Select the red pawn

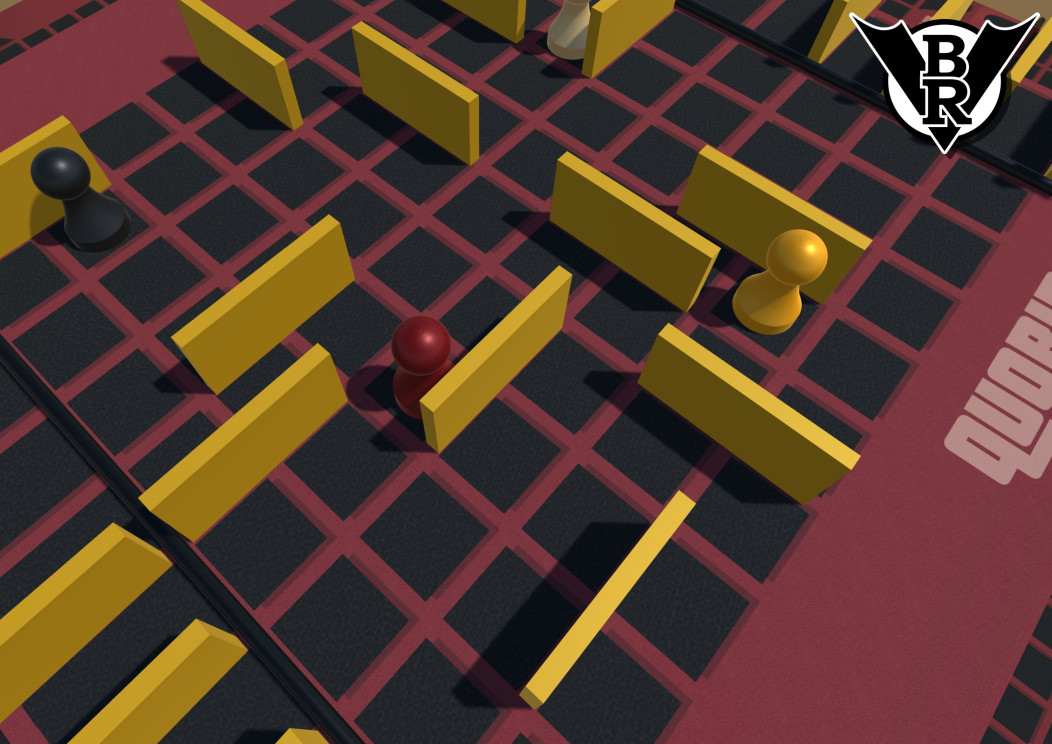coord(418,362)
